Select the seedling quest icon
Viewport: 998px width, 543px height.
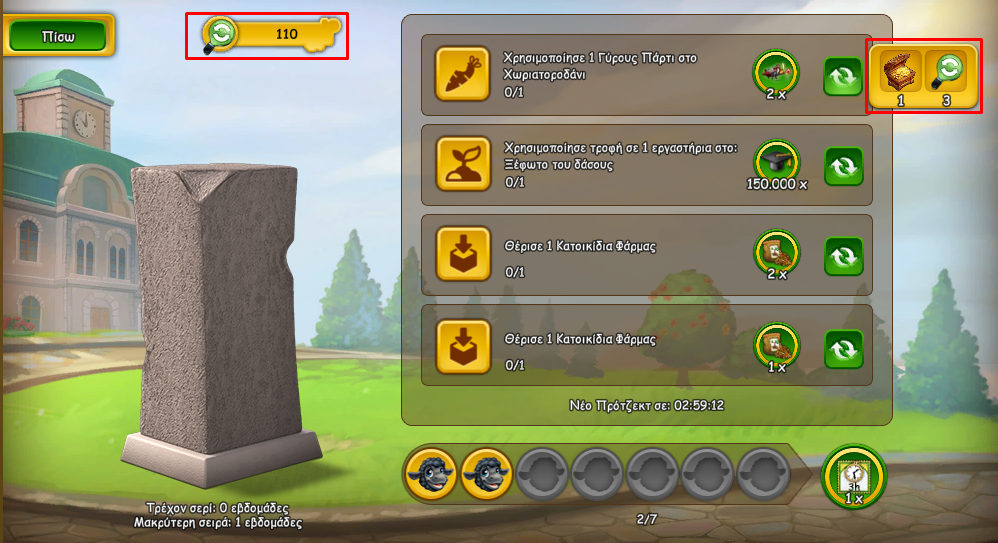tap(463, 164)
